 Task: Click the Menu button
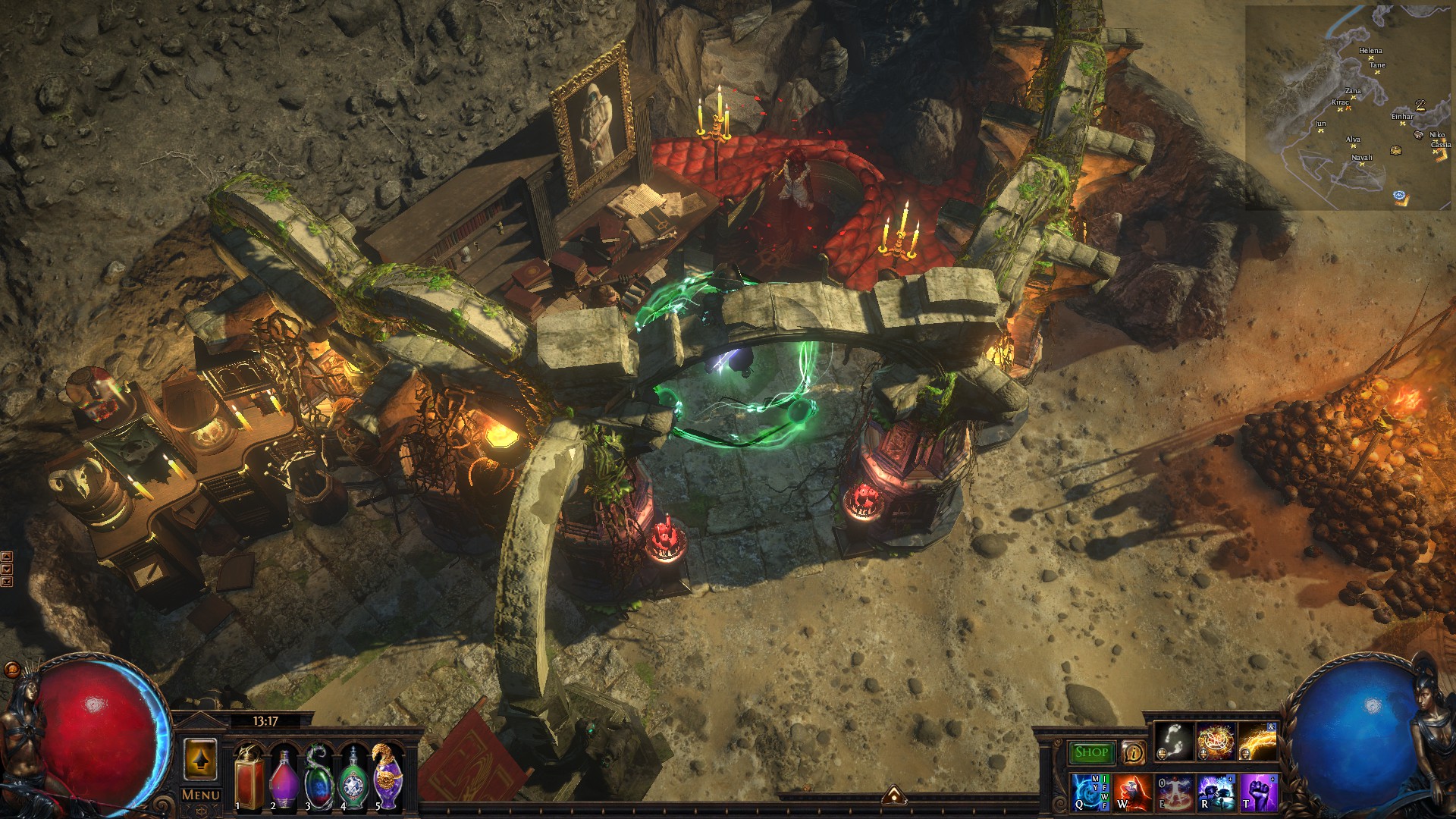[201, 795]
